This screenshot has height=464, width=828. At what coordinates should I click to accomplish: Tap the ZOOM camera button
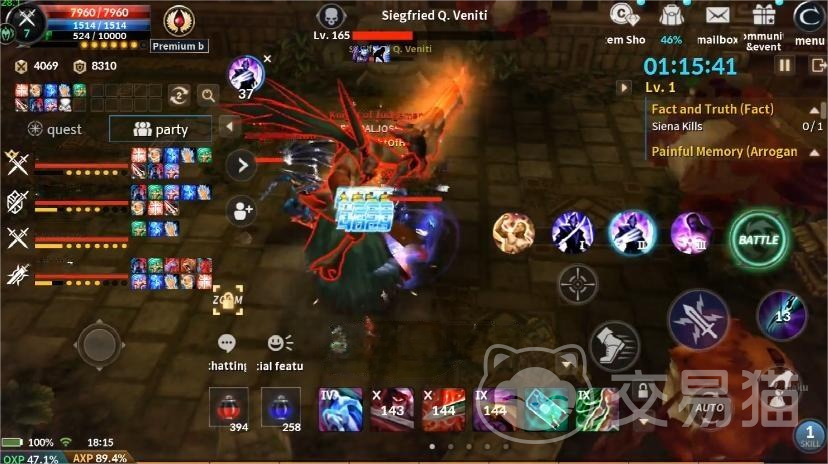[x=228, y=298]
